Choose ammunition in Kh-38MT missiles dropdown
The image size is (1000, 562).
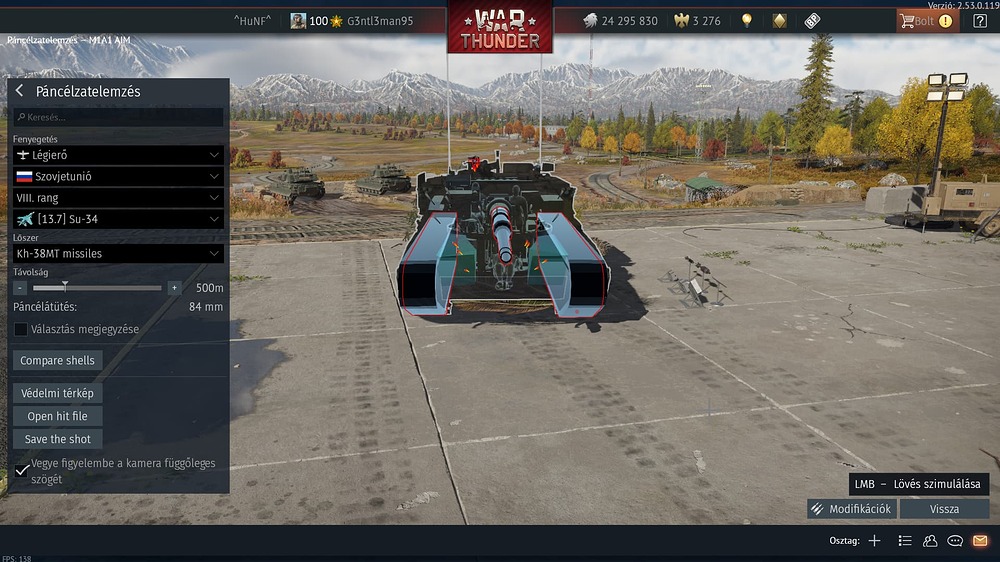(118, 254)
